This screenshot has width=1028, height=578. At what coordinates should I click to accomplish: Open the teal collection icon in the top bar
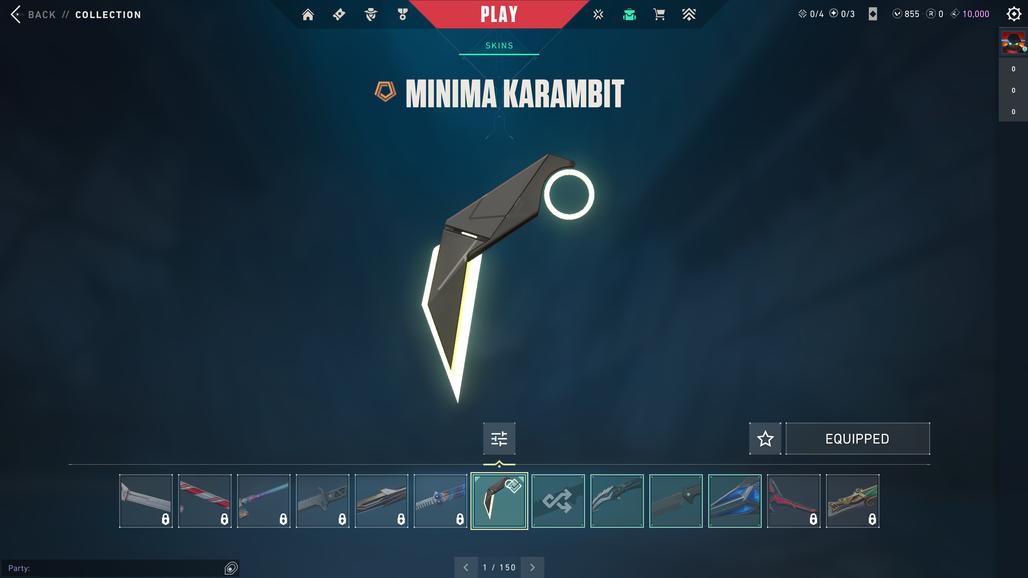coord(629,15)
